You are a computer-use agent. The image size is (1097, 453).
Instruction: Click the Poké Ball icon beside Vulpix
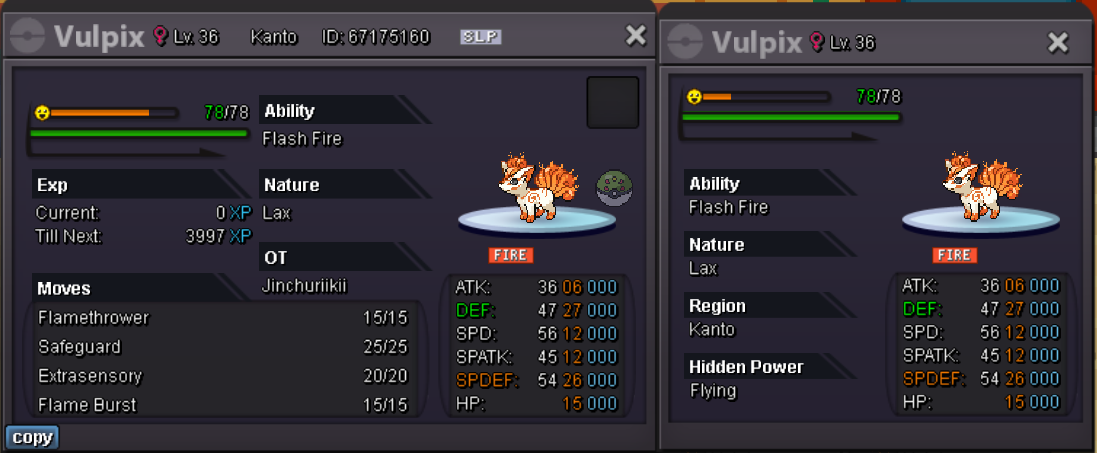[x=612, y=187]
